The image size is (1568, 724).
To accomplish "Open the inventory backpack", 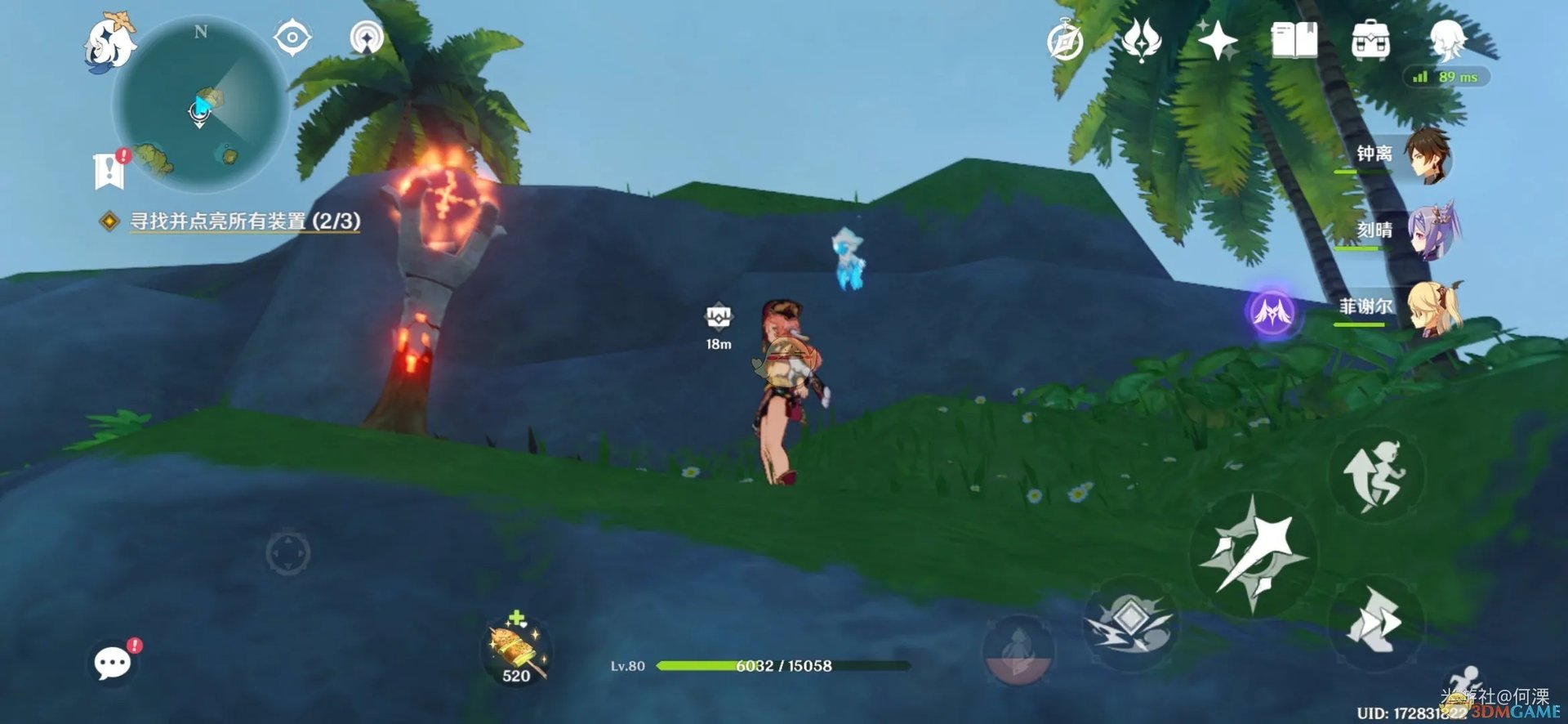I will pyautogui.click(x=1370, y=41).
